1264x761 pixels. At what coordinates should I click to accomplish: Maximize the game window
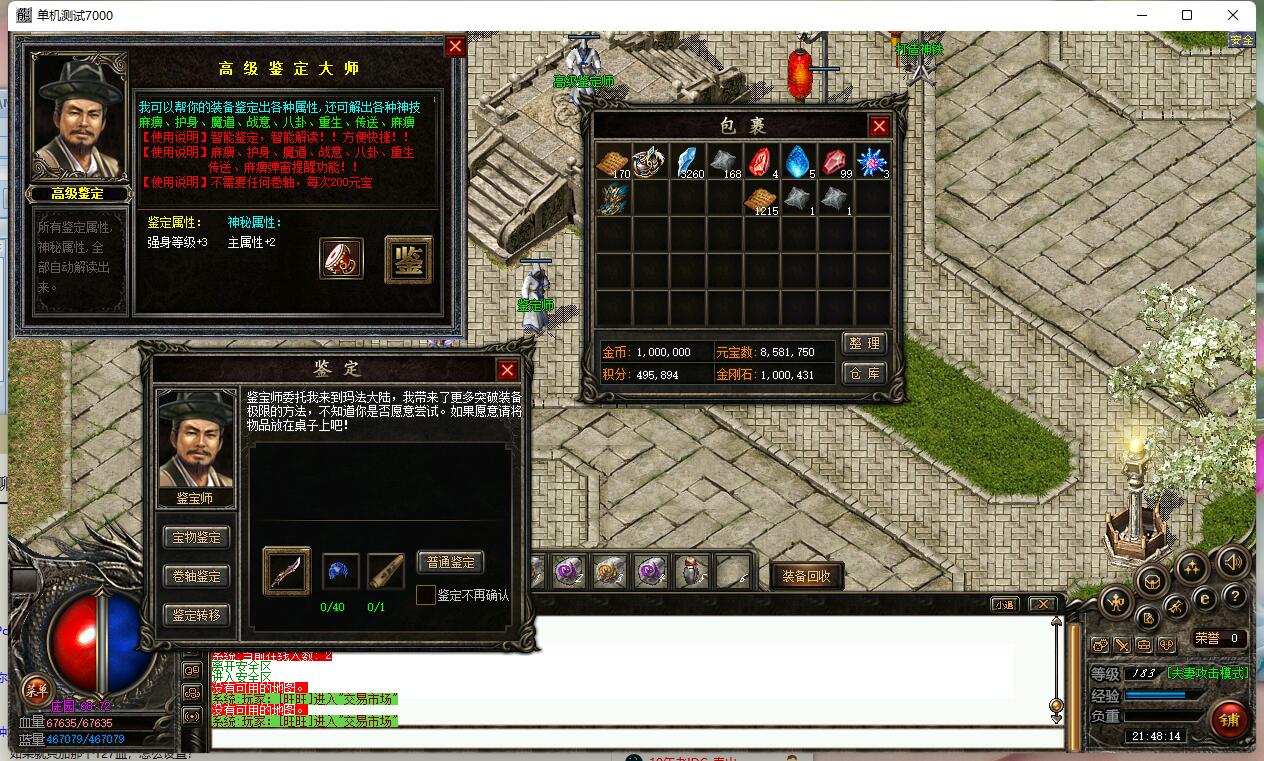click(x=1187, y=15)
